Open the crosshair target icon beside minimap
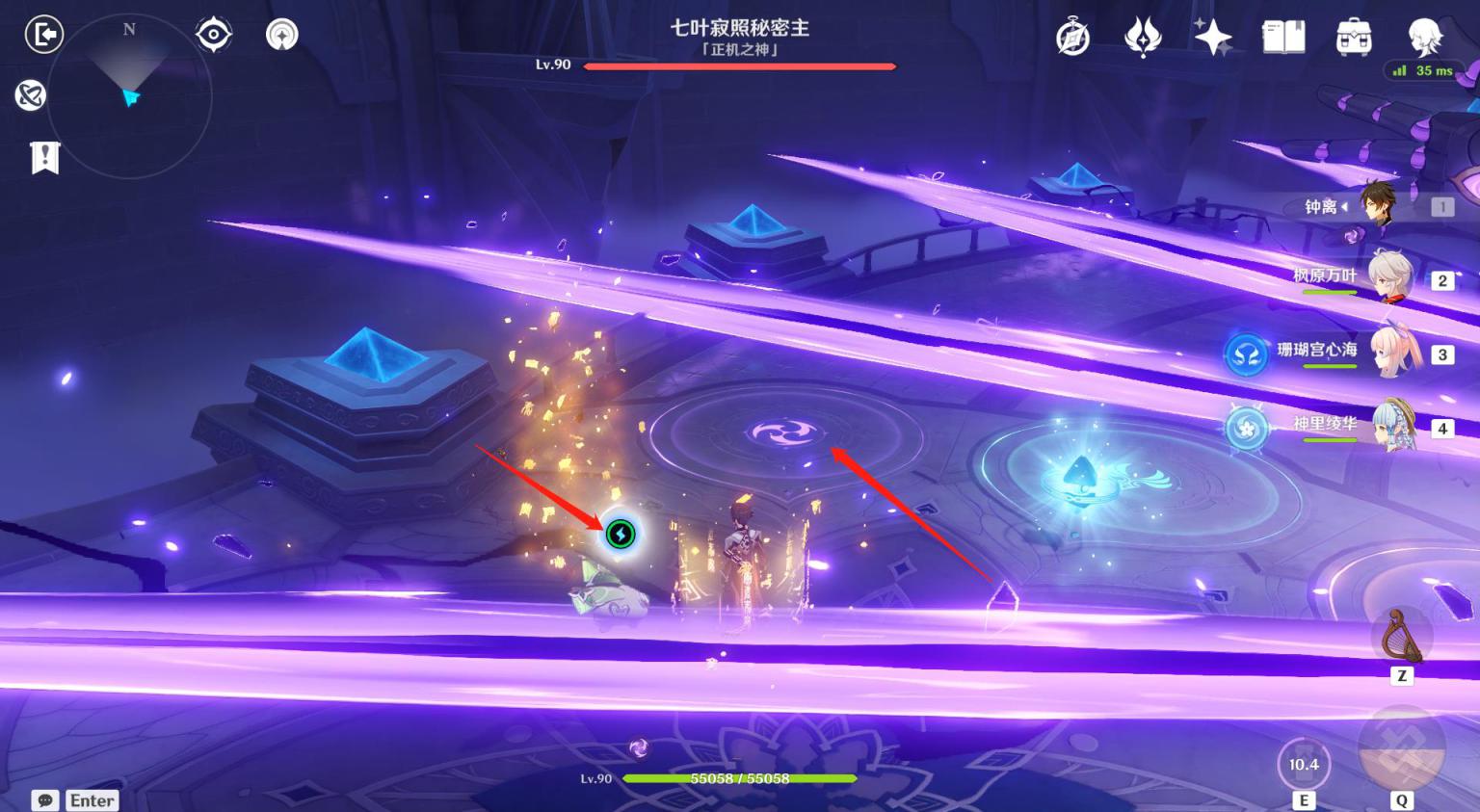Screen dimensions: 1480x812 (x=213, y=35)
